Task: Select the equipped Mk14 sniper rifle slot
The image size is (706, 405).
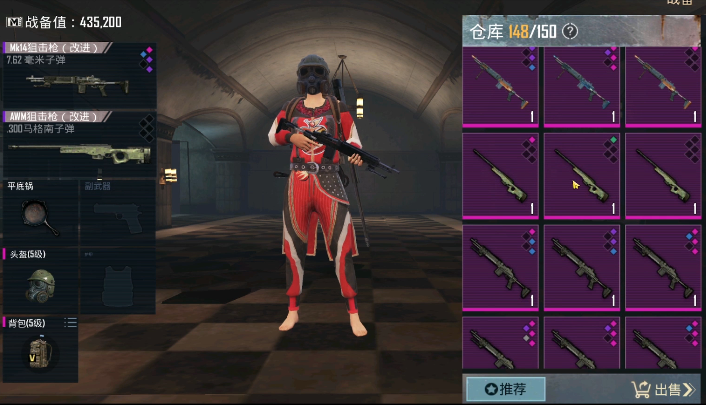Action: pos(78,76)
